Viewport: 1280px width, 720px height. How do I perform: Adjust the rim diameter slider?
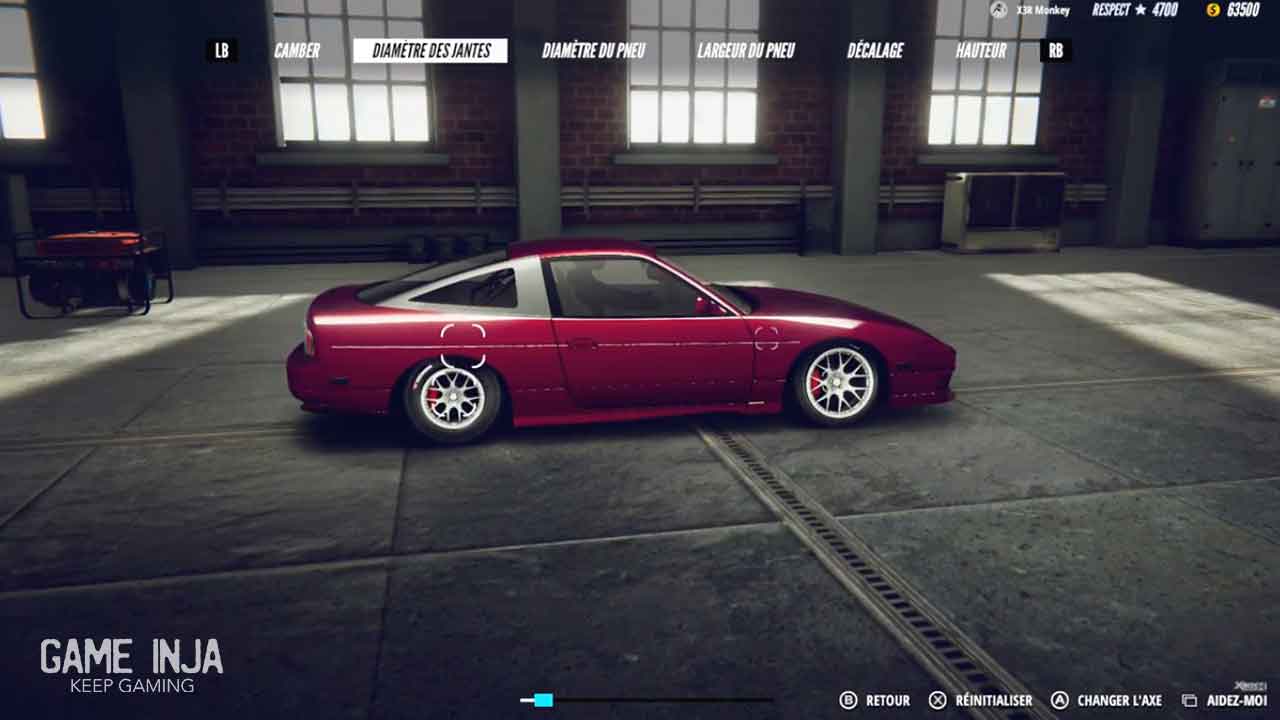pos(543,700)
